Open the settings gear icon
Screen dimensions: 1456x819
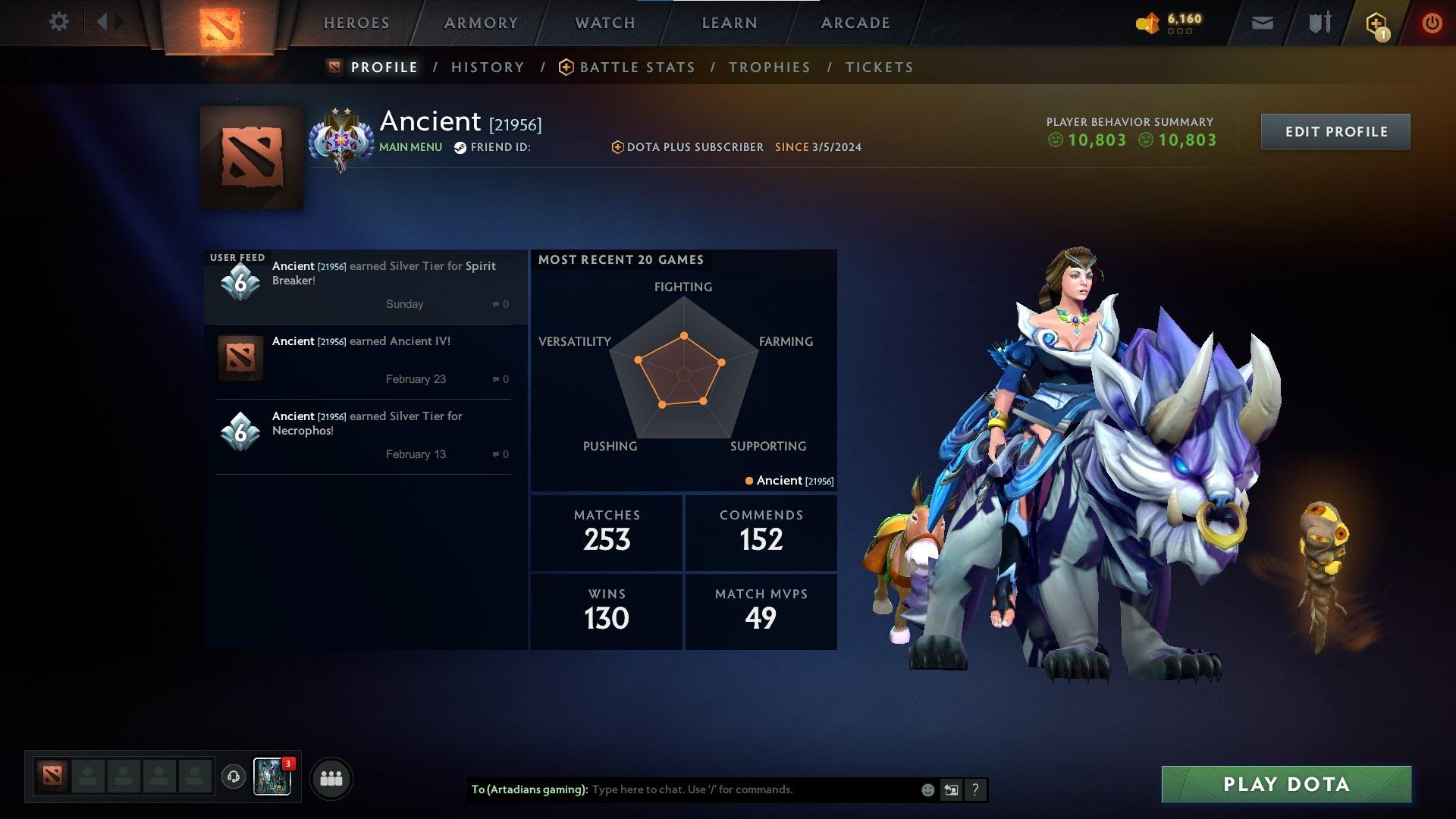pyautogui.click(x=59, y=21)
